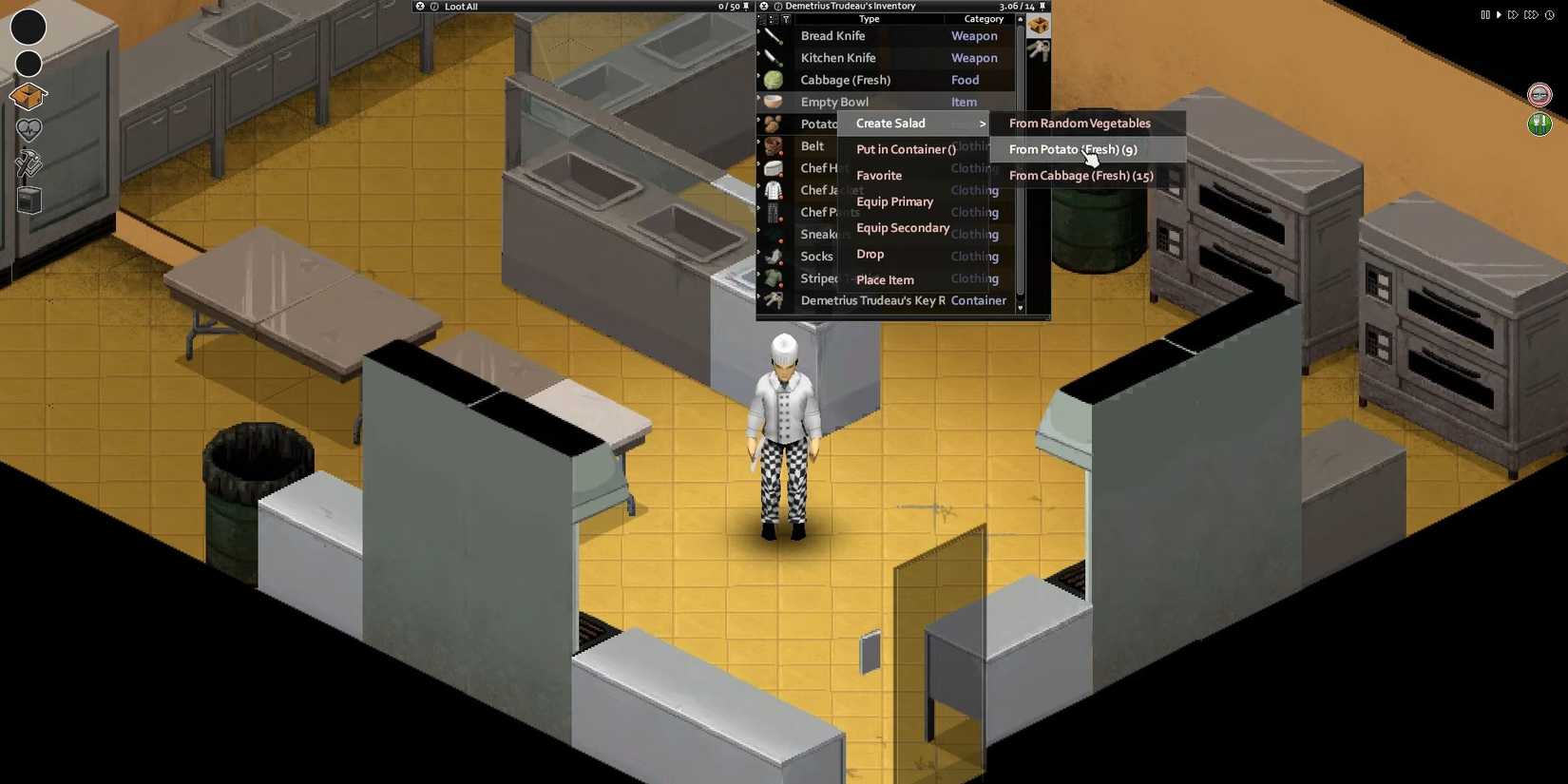Choose From Random Vegetables option
The image size is (1568, 784).
[1079, 123]
